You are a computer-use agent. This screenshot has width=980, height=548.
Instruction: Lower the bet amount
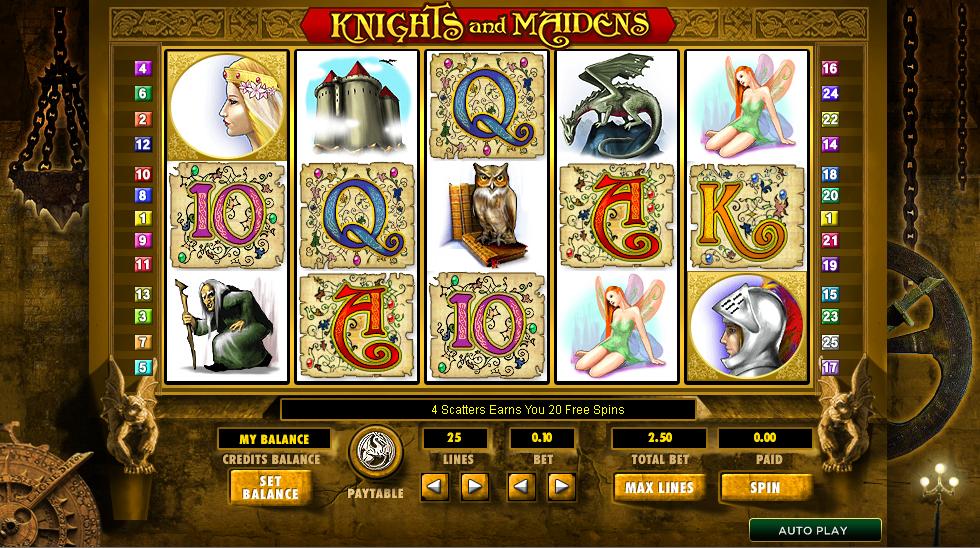(521, 487)
